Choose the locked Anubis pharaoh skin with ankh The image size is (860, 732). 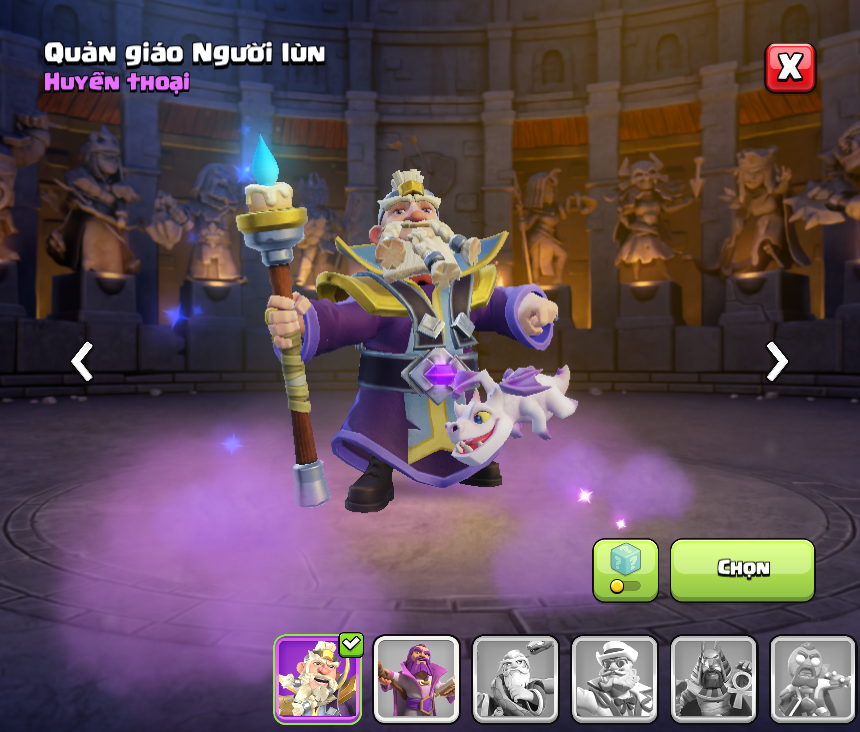[x=713, y=678]
